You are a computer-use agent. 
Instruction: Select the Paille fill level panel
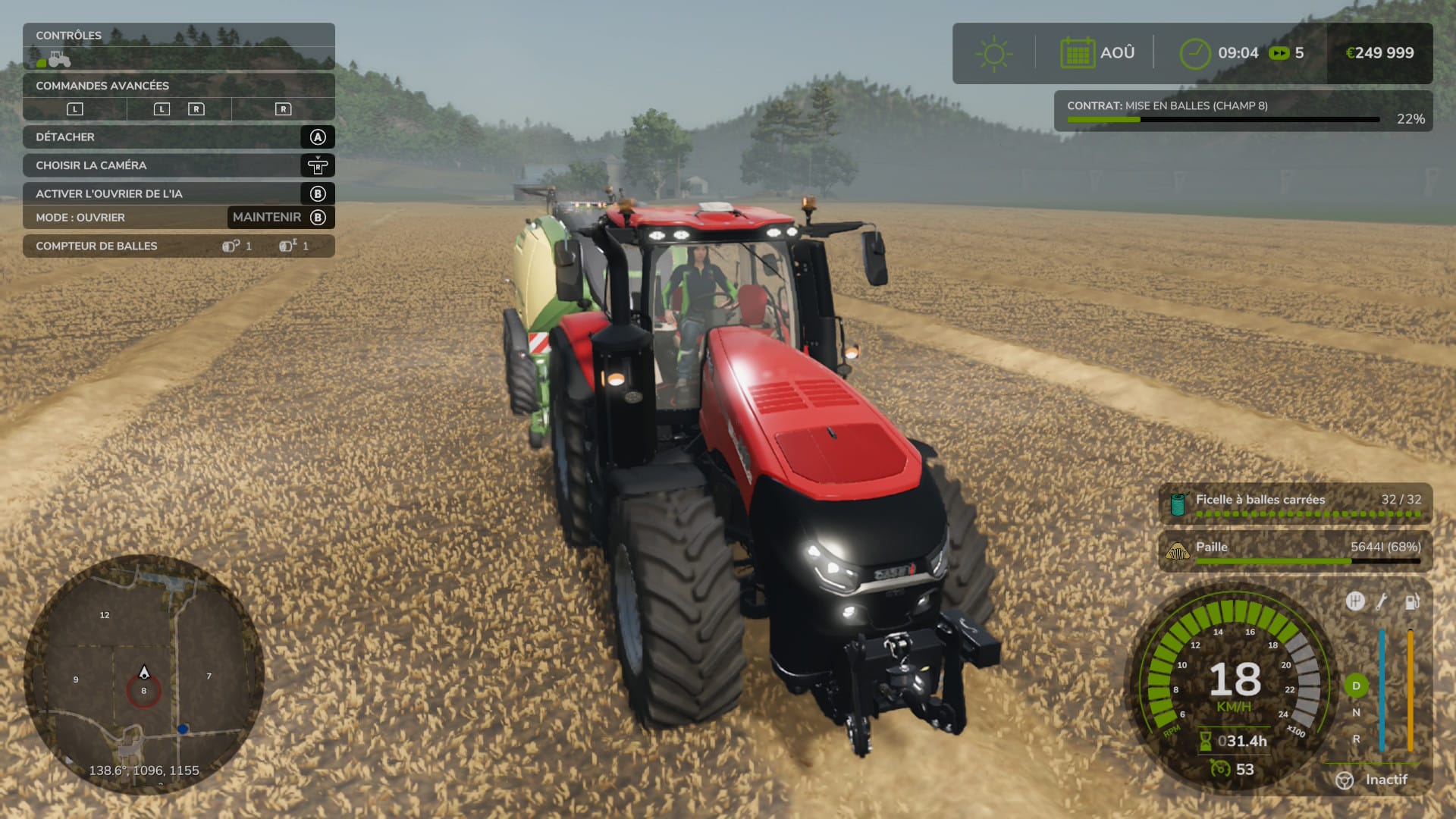1295,551
